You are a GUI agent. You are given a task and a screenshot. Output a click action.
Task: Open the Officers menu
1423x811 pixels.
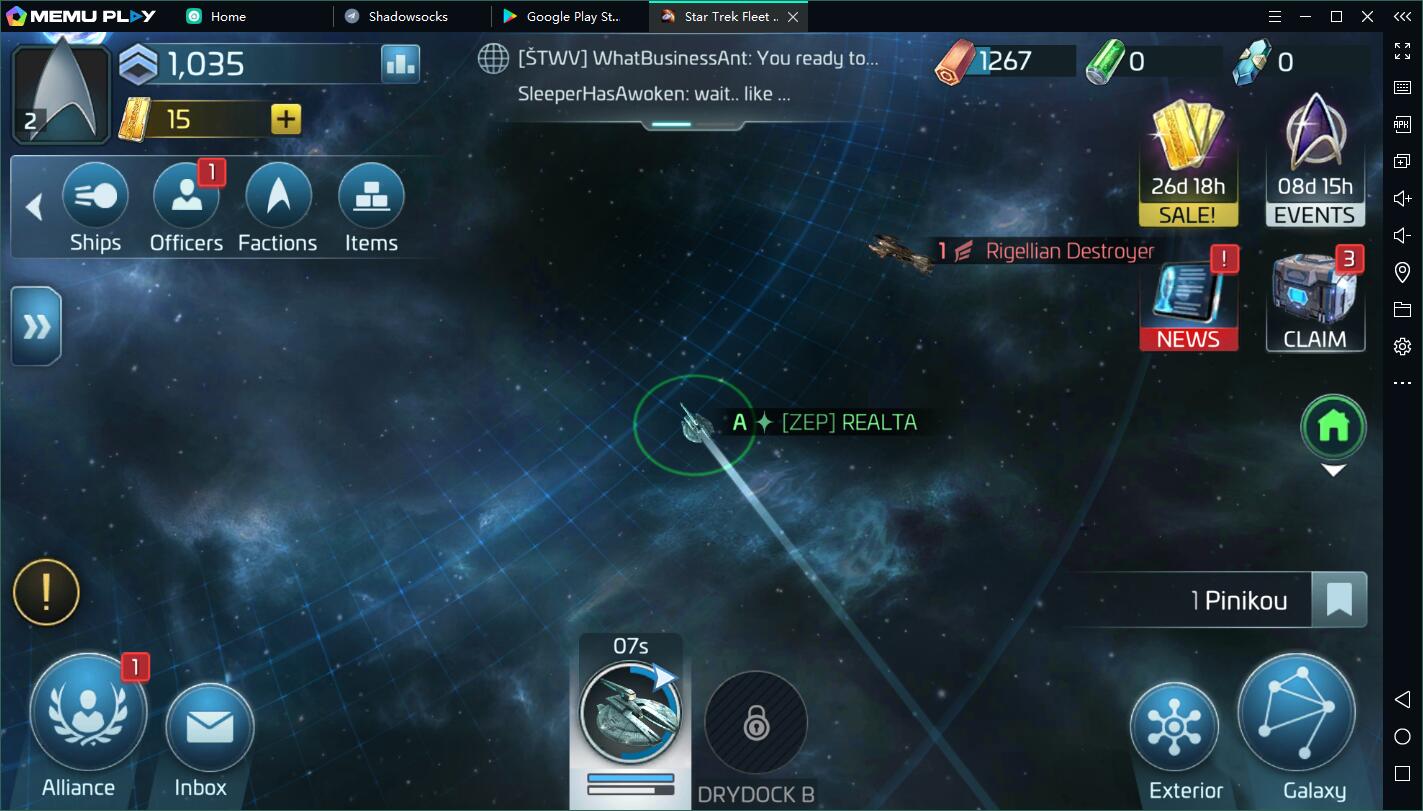pos(186,197)
